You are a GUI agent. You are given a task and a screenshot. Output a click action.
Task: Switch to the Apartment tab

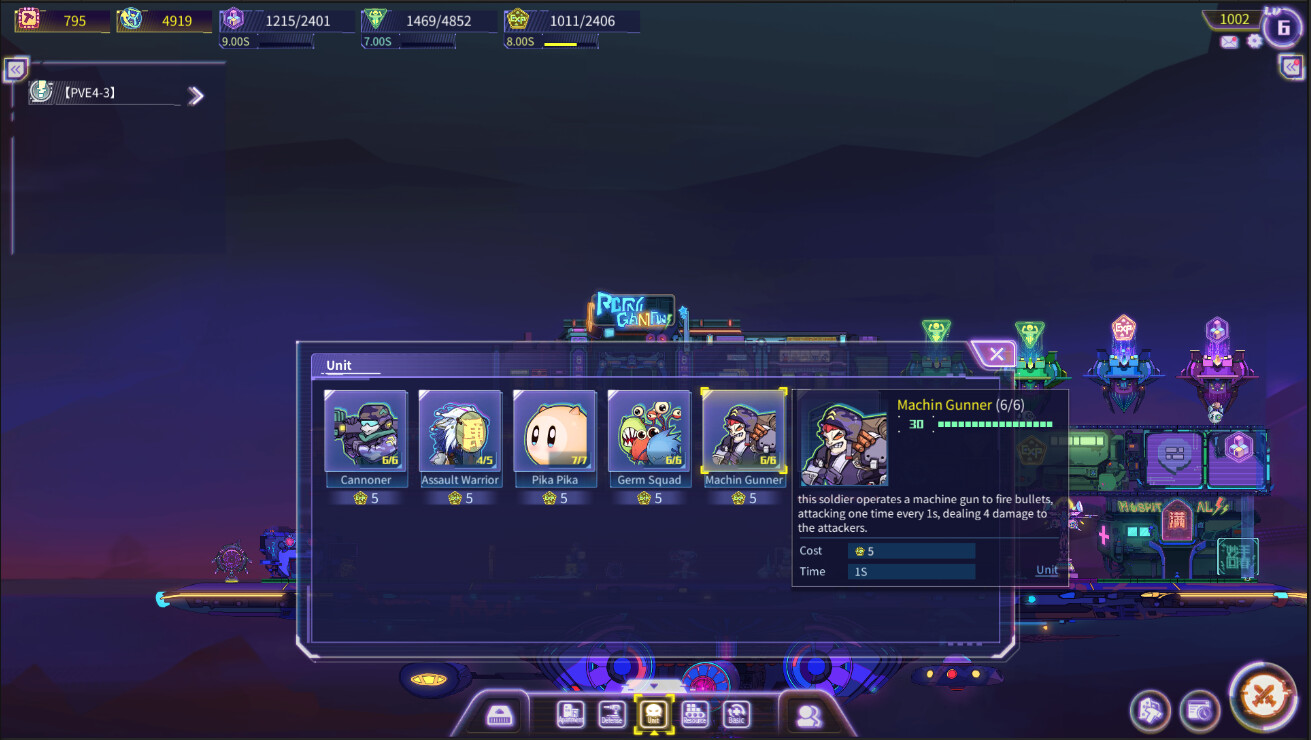tap(570, 713)
